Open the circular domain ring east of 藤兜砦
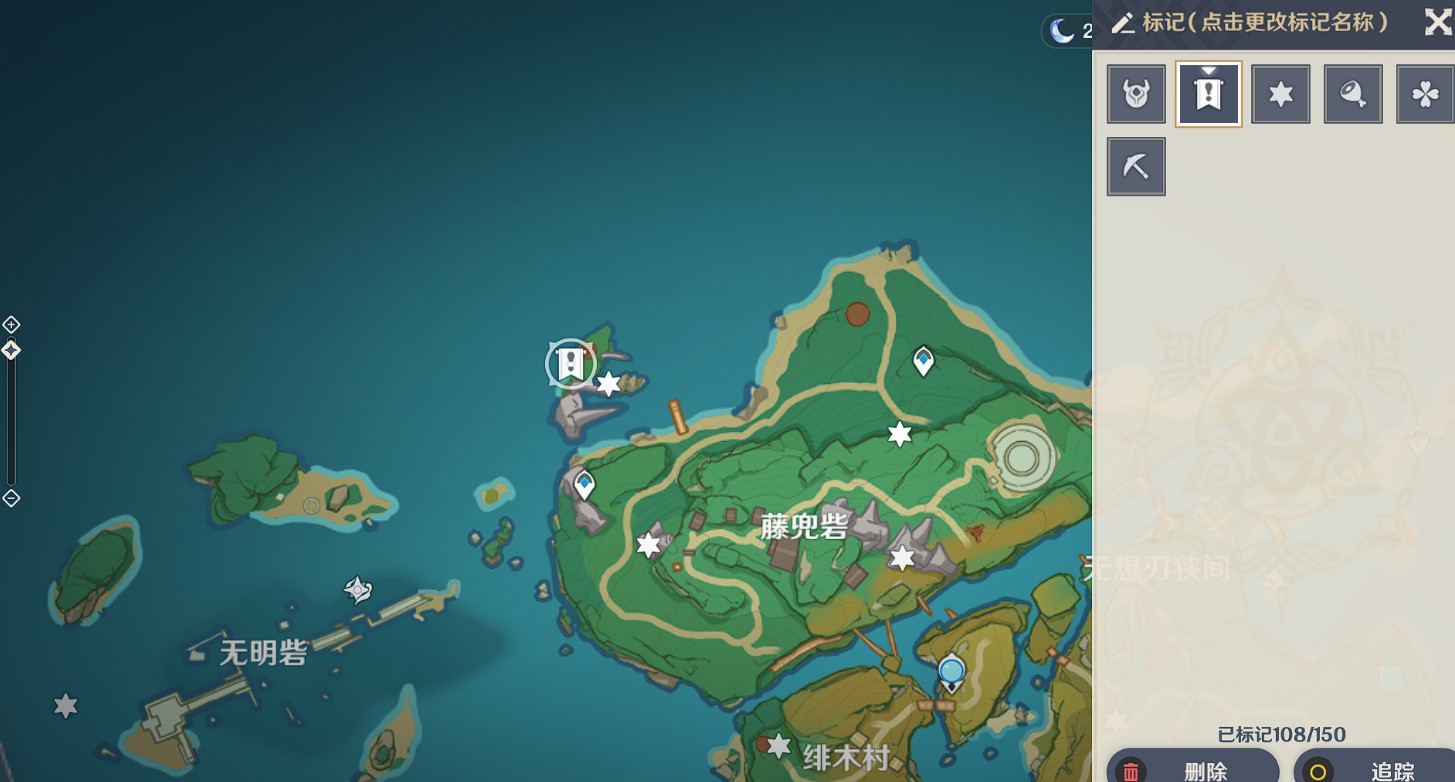The width and height of the screenshot is (1455, 782). click(1021, 459)
